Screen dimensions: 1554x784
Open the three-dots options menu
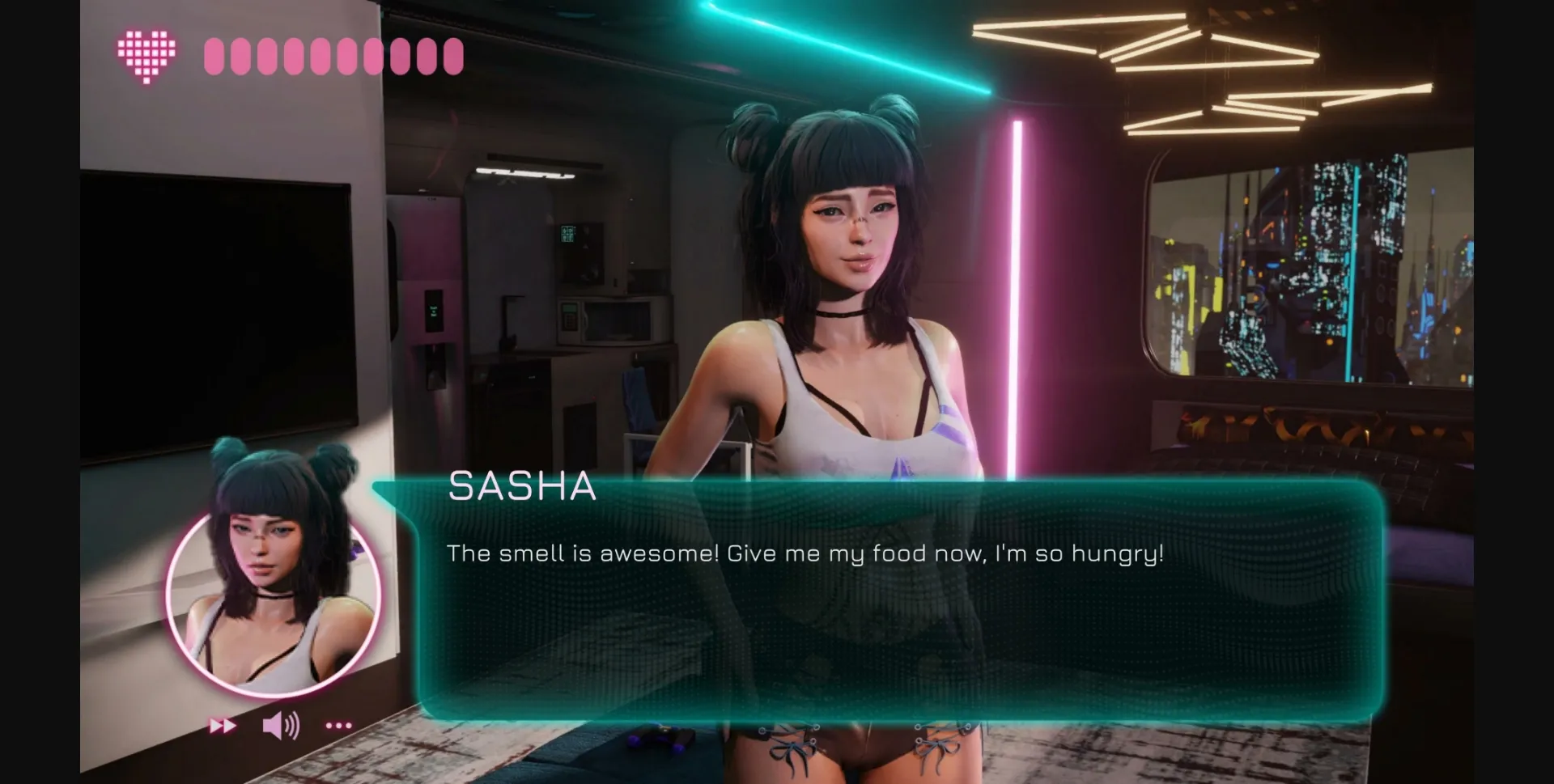338,726
